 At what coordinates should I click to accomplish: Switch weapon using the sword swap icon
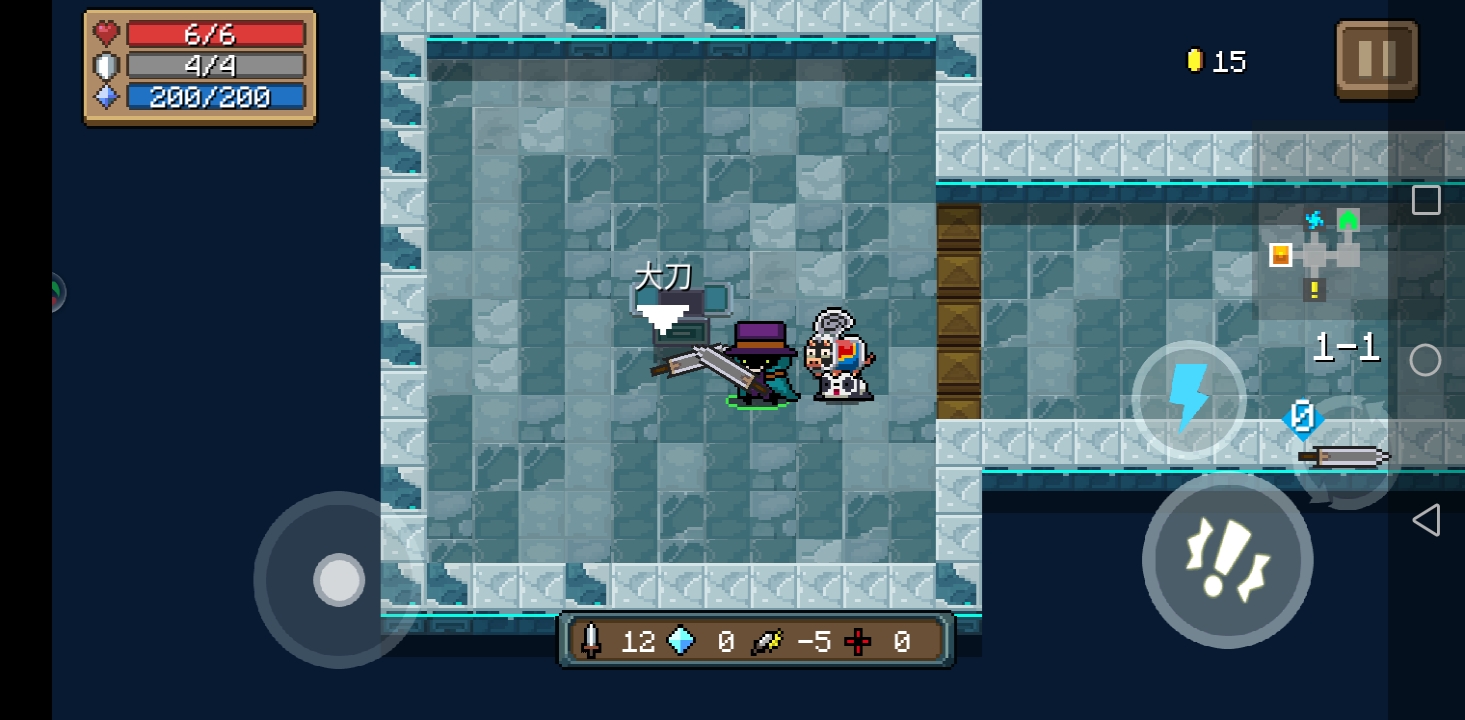(x=1345, y=456)
